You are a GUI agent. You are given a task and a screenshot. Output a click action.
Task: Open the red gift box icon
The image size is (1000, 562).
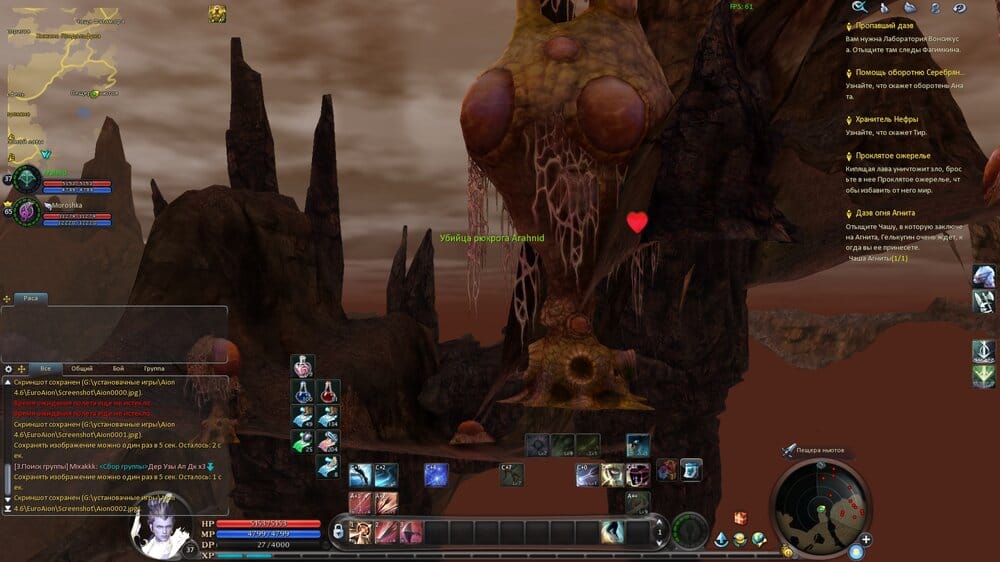741,518
